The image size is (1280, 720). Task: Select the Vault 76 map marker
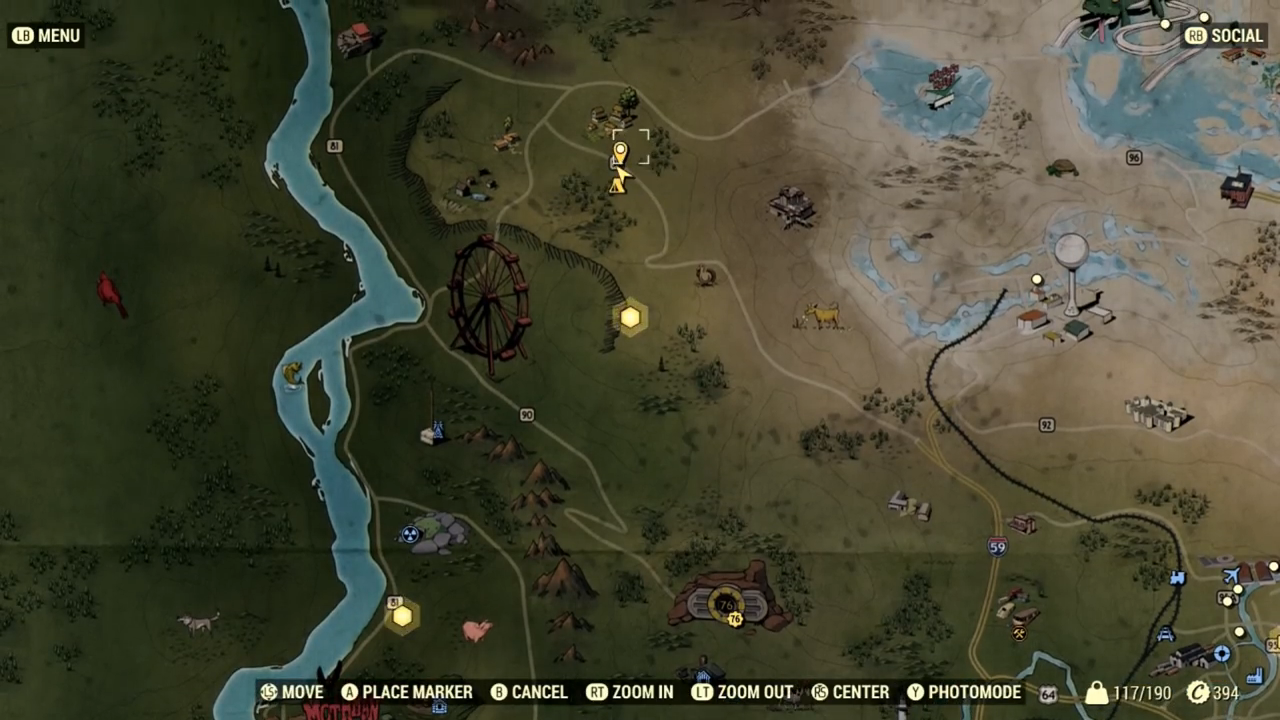pyautogui.click(x=727, y=602)
